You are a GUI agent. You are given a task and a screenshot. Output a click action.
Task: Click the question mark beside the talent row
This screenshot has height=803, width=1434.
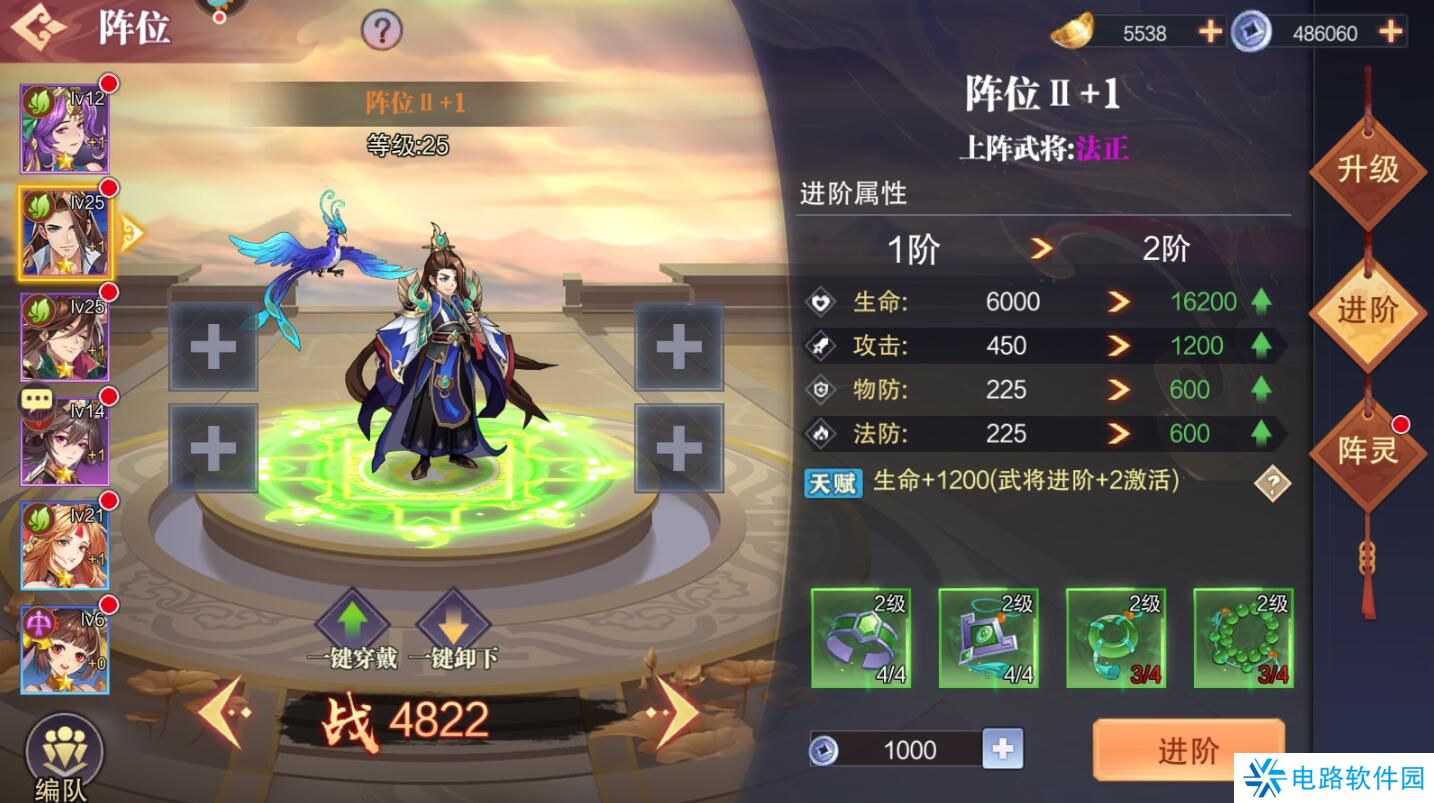pyautogui.click(x=1270, y=485)
